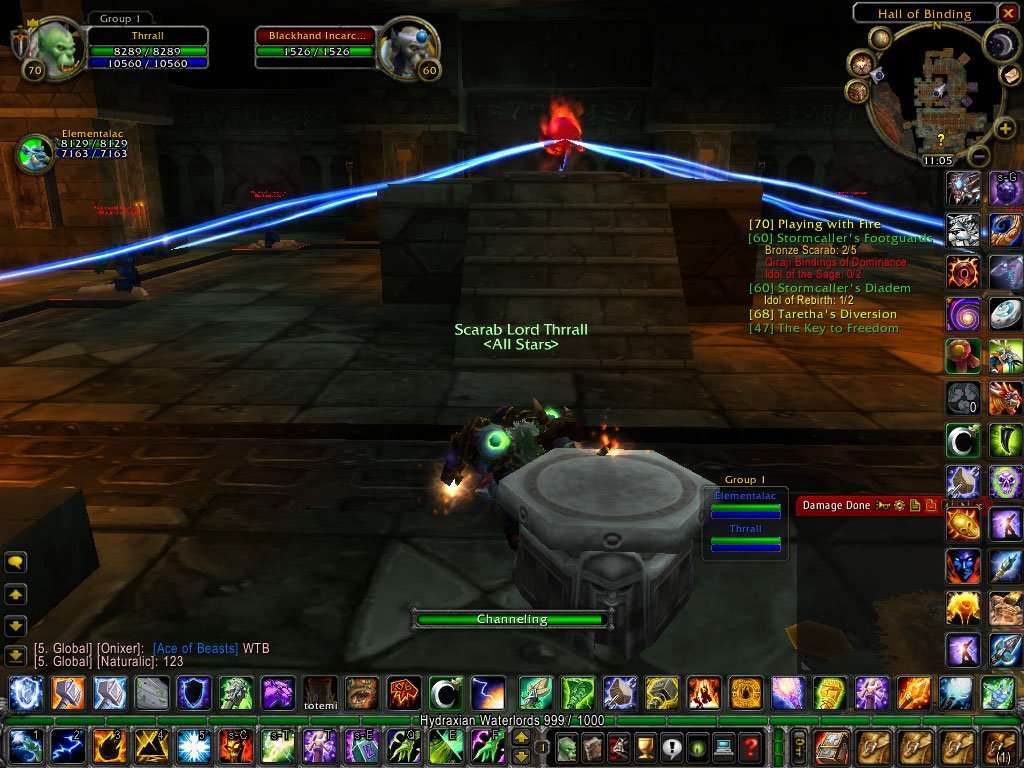
Task: Click the Ace of Beasts chat link
Action: point(195,649)
